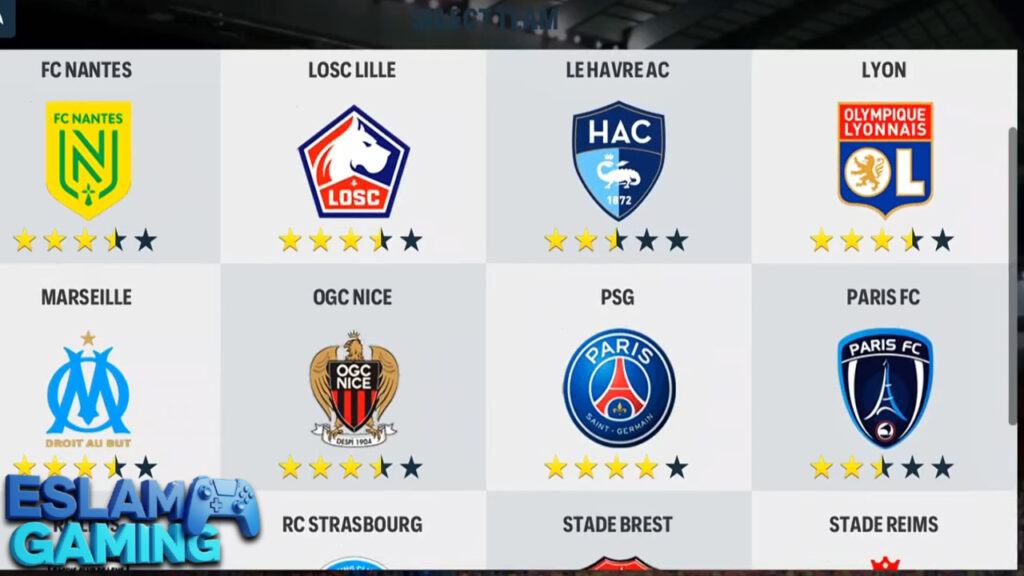Pick the Le Havre AC club

tap(618, 160)
